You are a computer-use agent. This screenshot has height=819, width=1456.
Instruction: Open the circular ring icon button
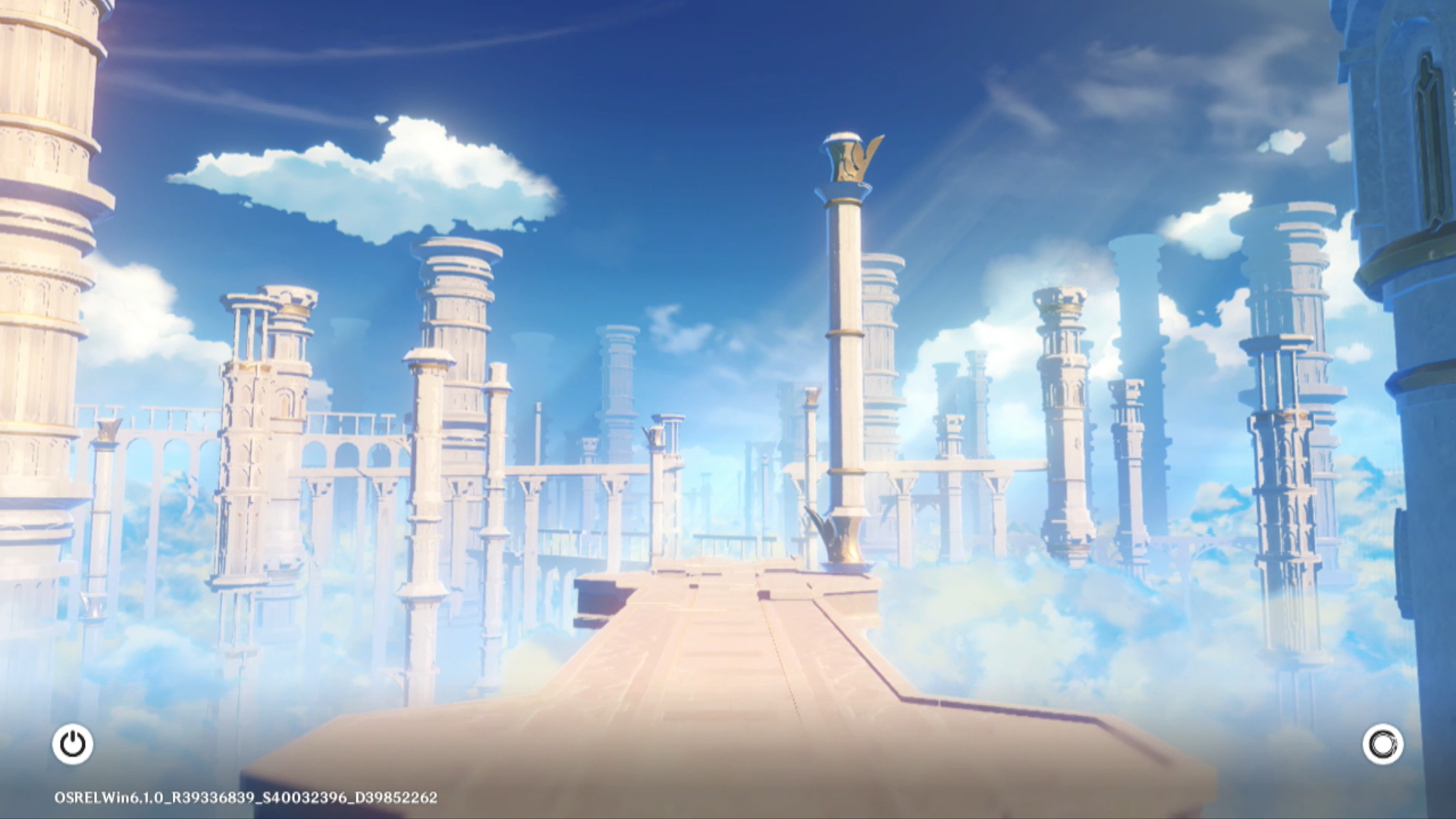click(x=1382, y=744)
